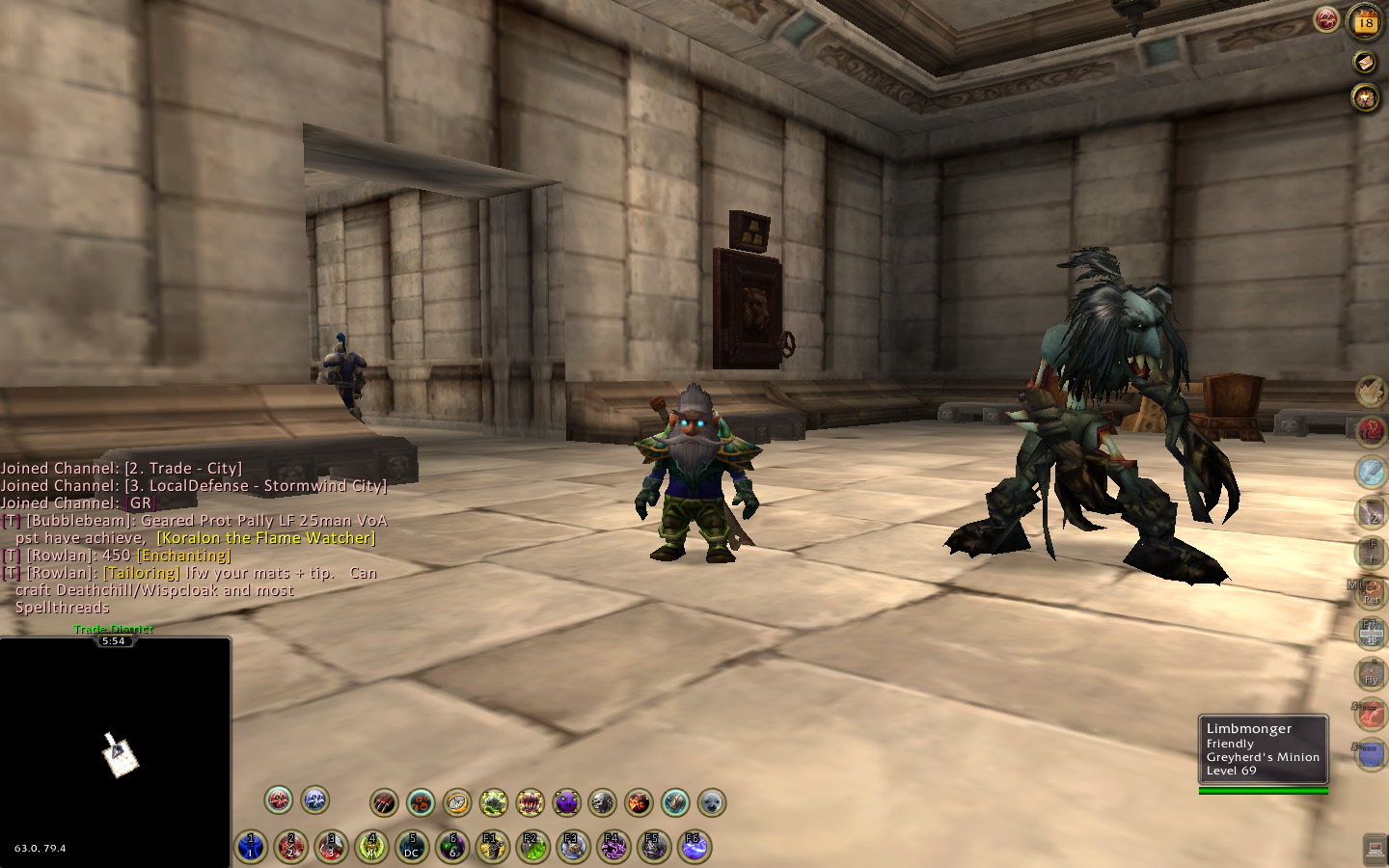Screen dimensions: 1389x868
Task: Check the mail envelope icon
Action: pos(1364,63)
